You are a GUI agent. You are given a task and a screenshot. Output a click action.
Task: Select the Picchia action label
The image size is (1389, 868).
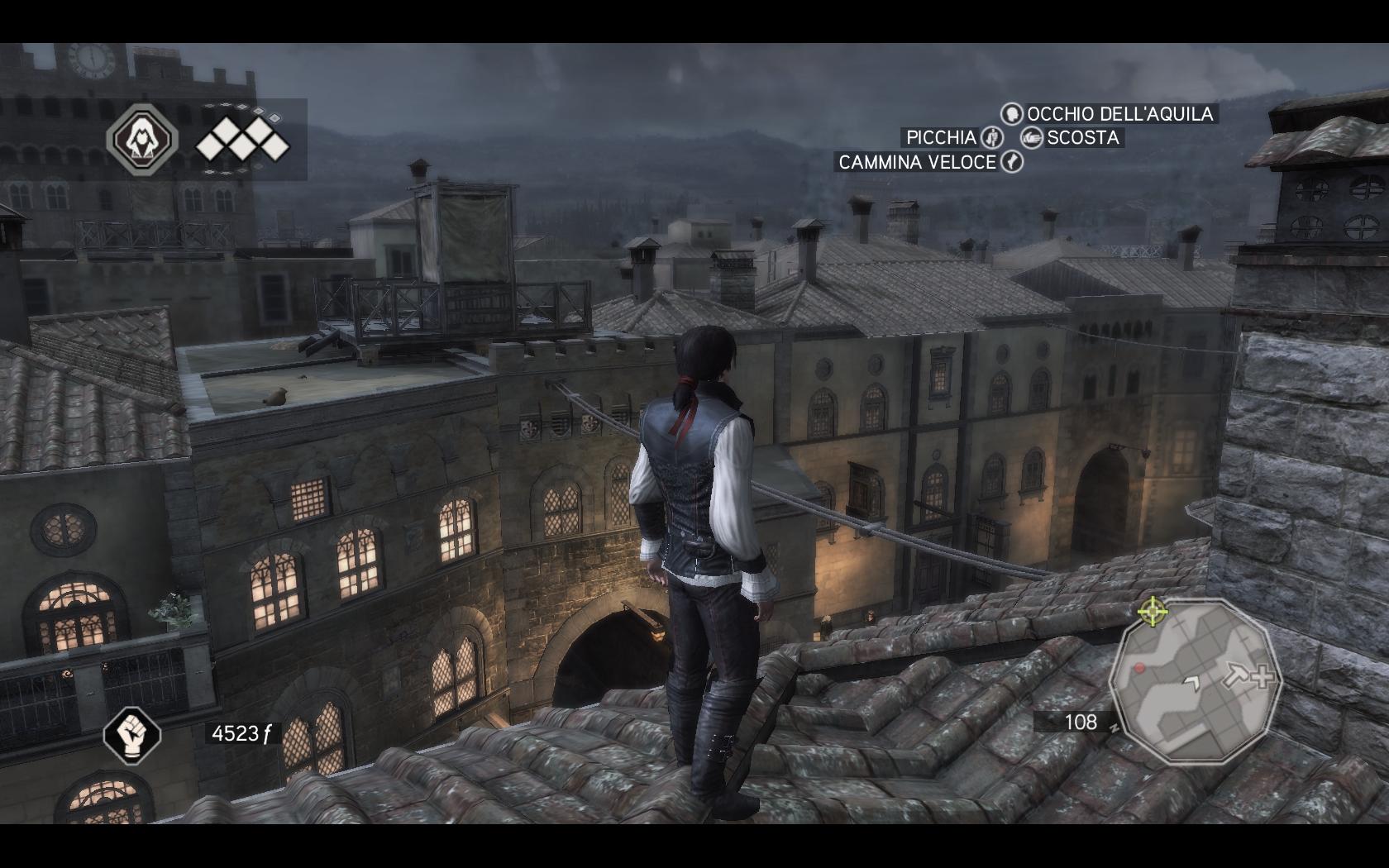coord(943,138)
